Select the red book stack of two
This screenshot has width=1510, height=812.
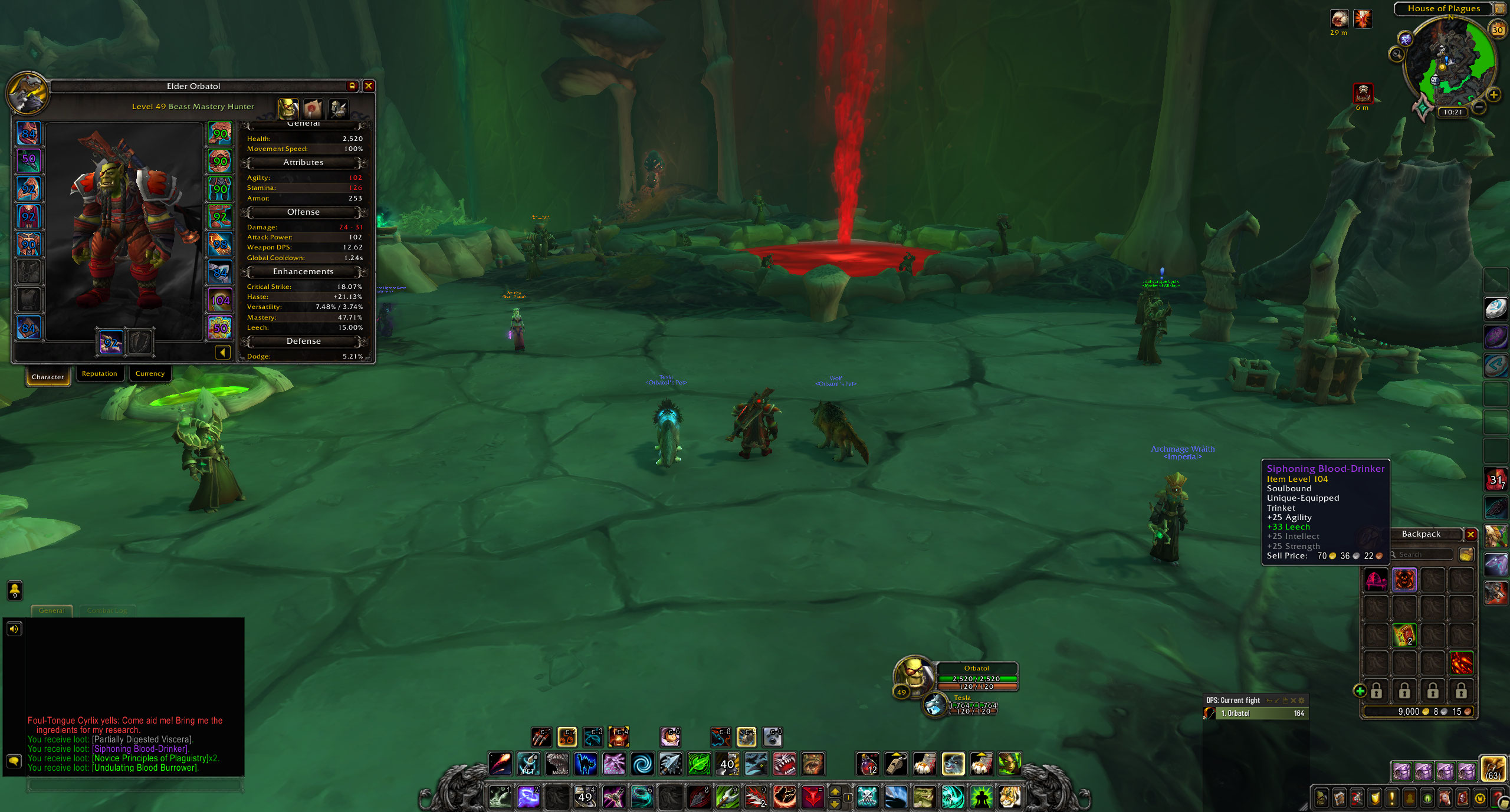(1404, 636)
